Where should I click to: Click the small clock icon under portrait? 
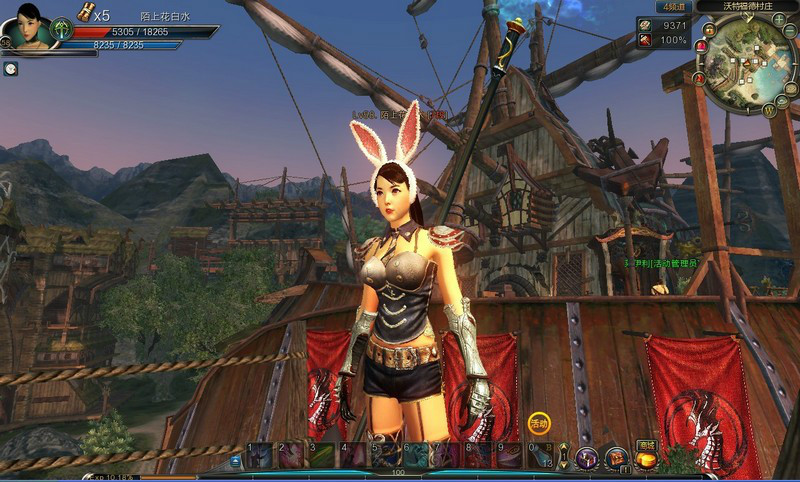[x=10, y=68]
